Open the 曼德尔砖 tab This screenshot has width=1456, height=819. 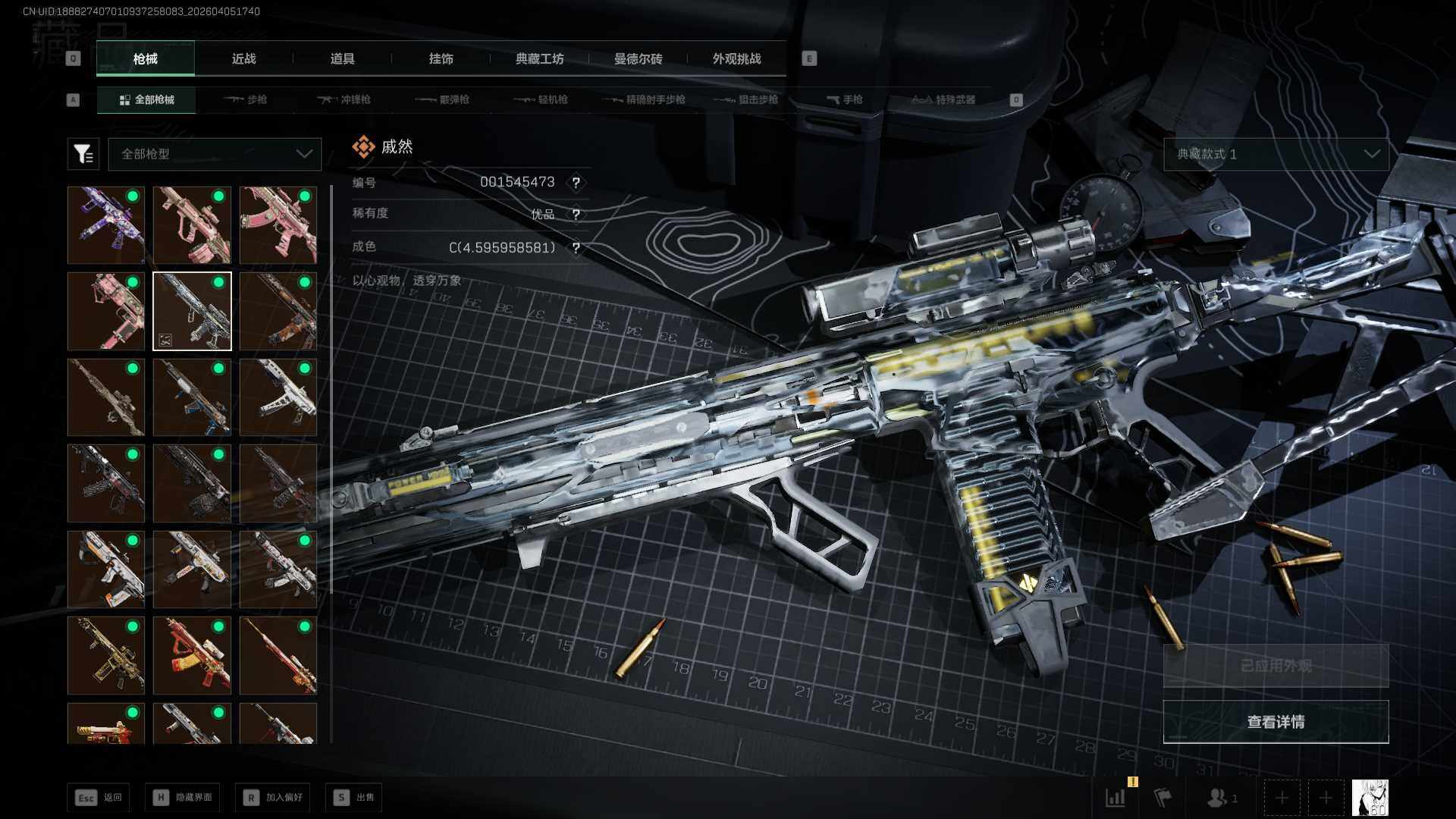coord(638,59)
